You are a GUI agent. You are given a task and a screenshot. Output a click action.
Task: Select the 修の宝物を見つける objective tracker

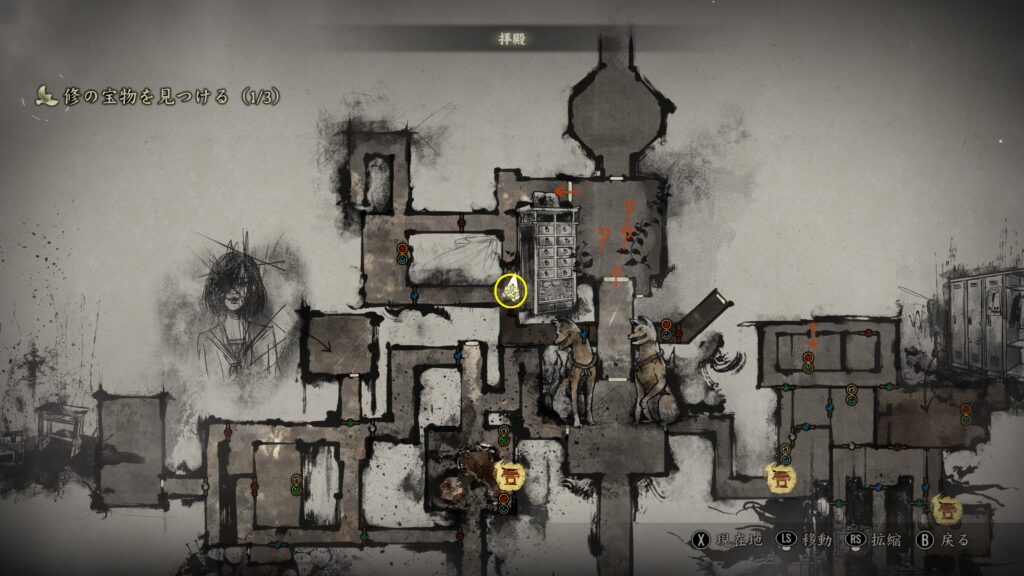tap(158, 97)
